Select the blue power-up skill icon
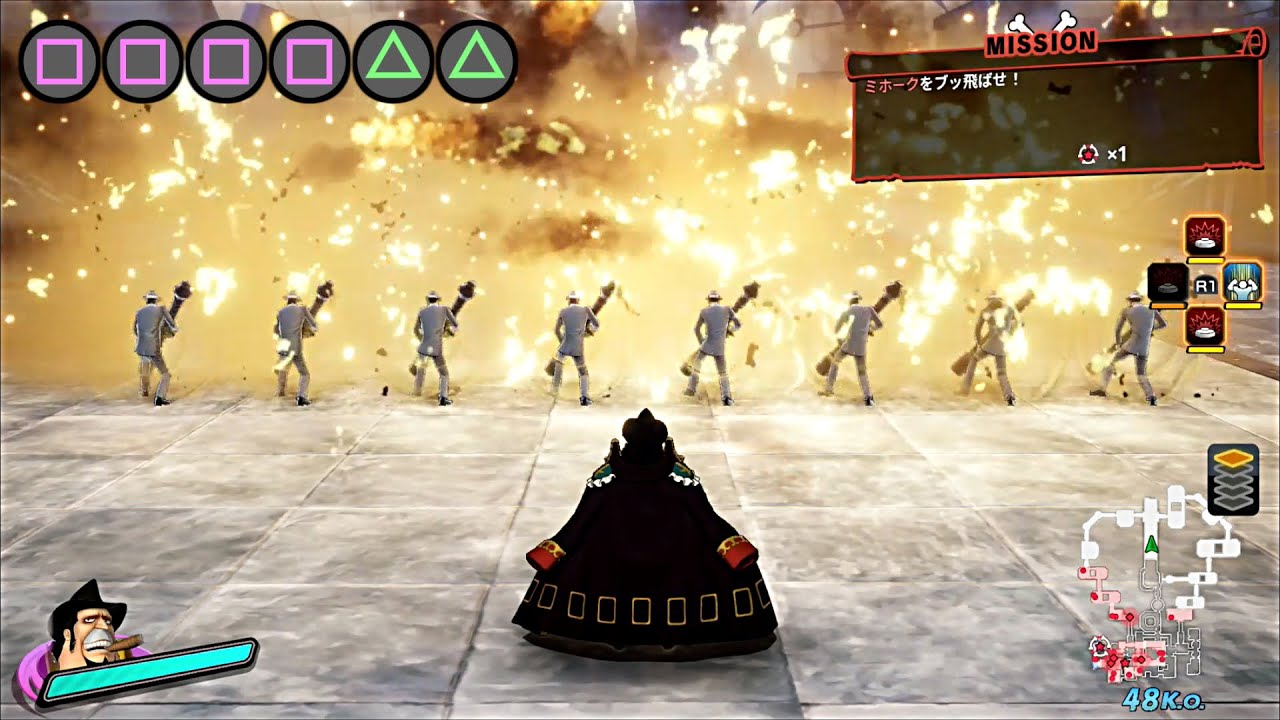The image size is (1280, 720). [x=1241, y=284]
